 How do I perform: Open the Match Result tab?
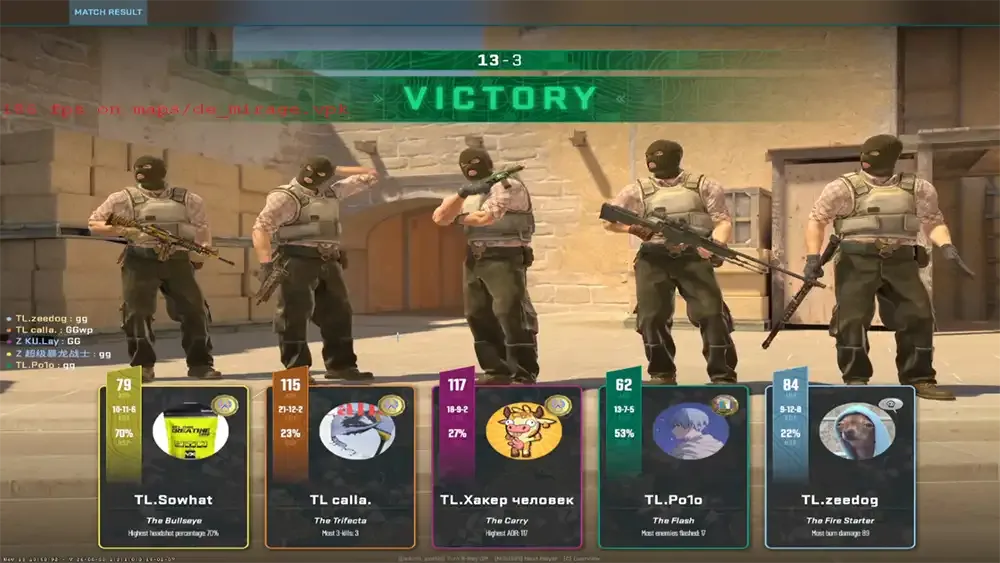tap(109, 13)
